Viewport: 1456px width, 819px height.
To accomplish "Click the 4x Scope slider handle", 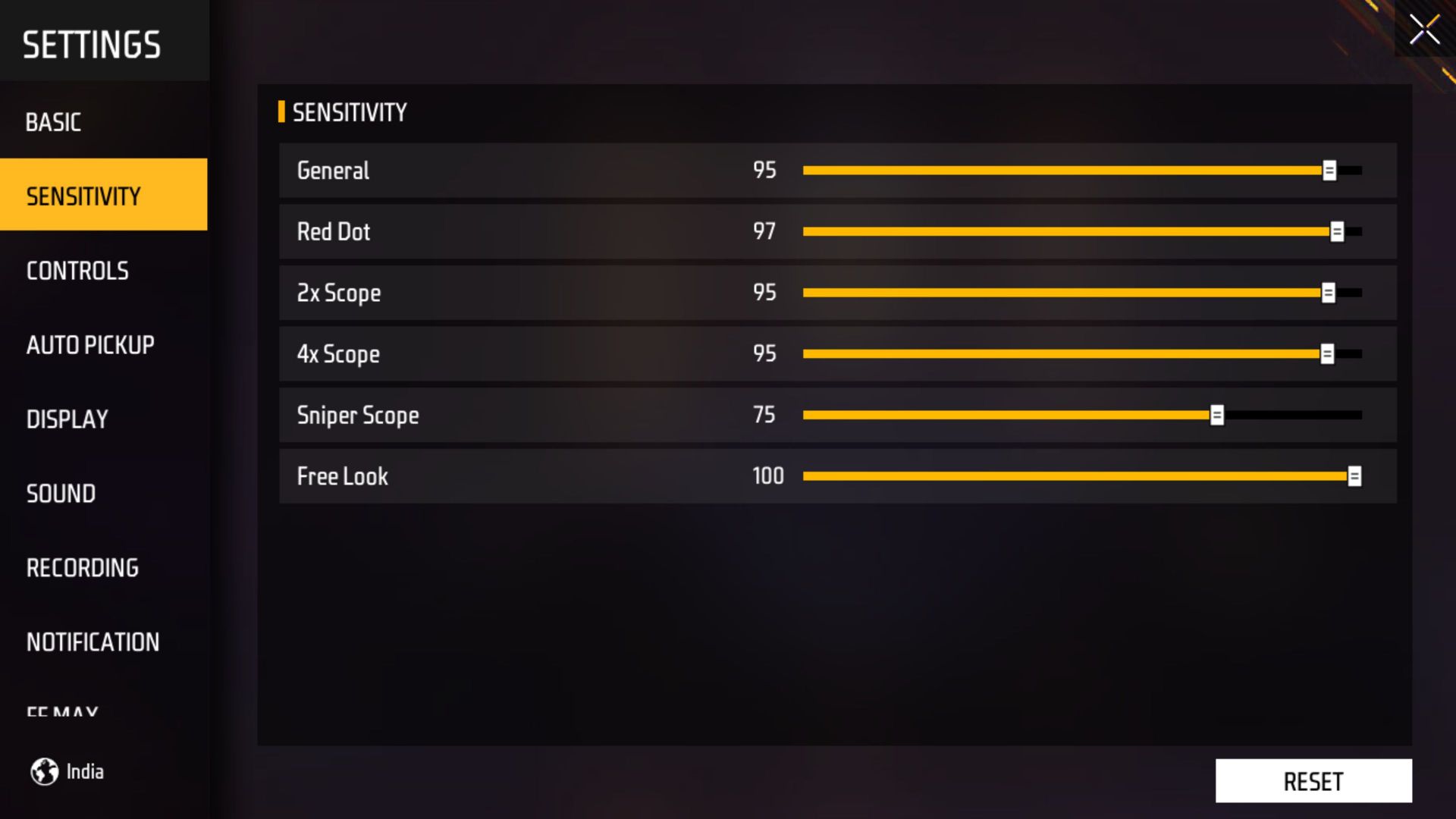I will click(1329, 353).
